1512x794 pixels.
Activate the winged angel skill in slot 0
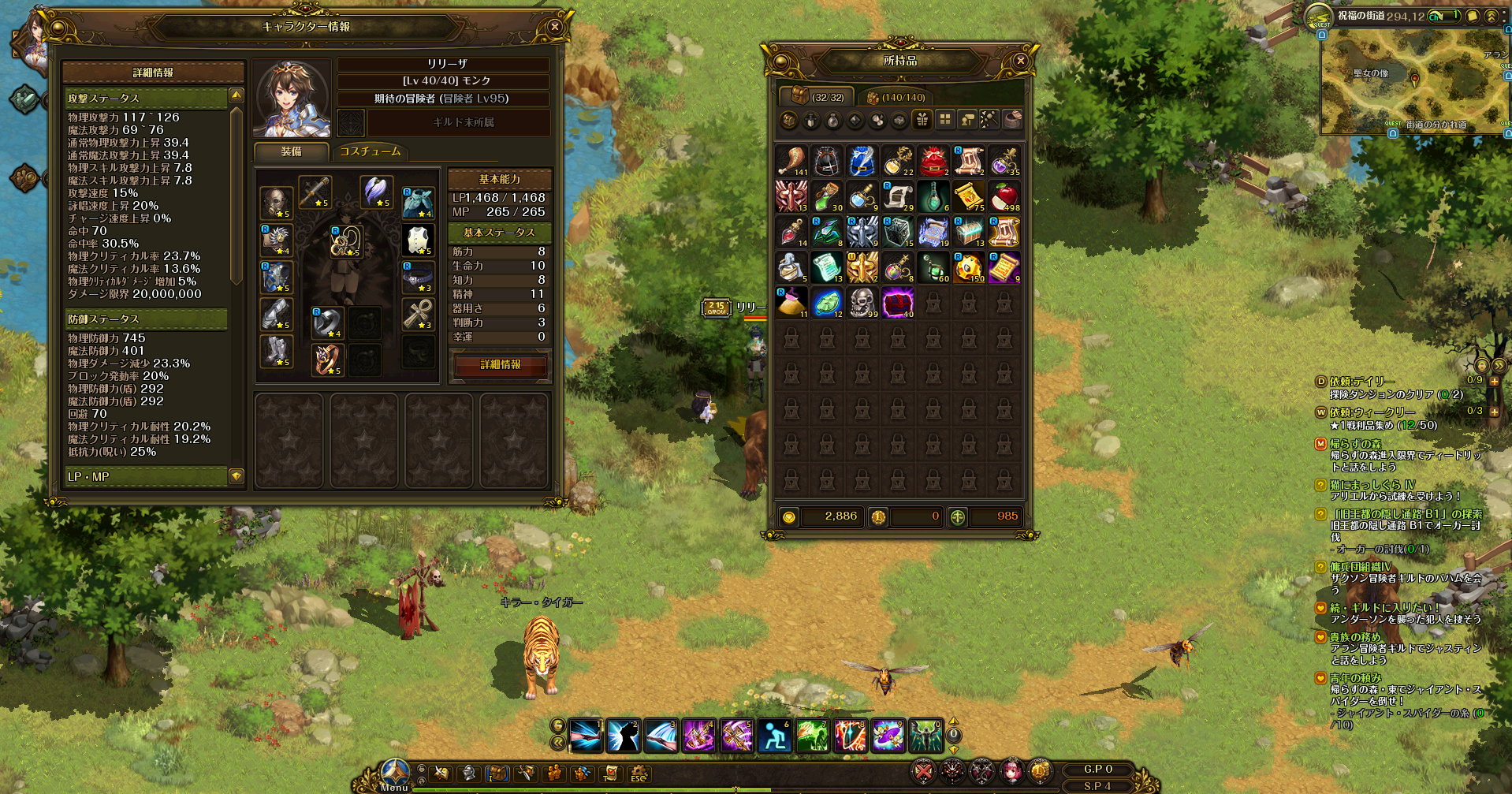925,736
